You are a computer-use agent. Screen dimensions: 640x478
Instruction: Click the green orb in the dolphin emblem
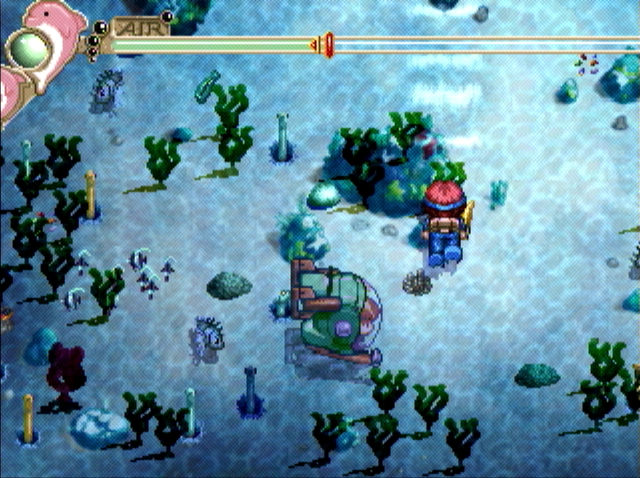coord(31,47)
